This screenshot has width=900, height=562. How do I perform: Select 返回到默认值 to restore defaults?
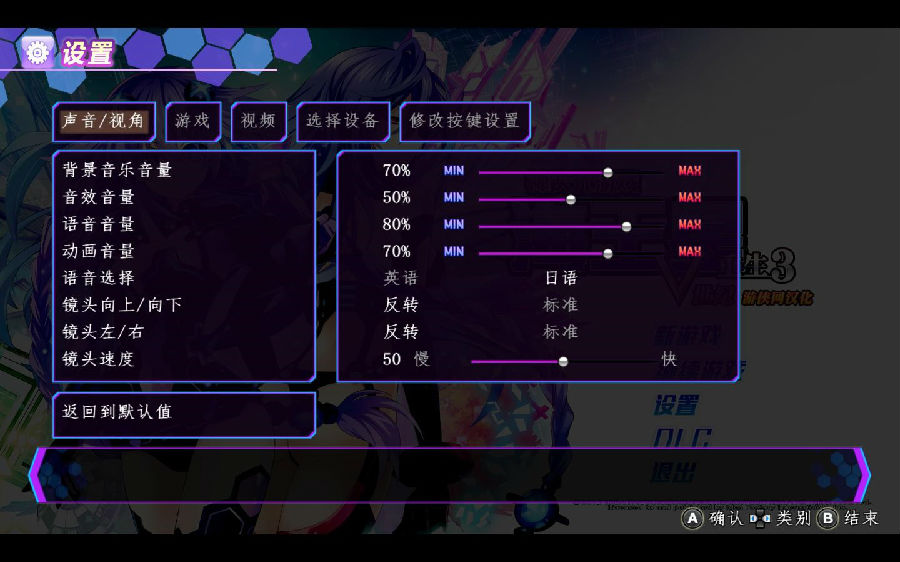[x=117, y=412]
